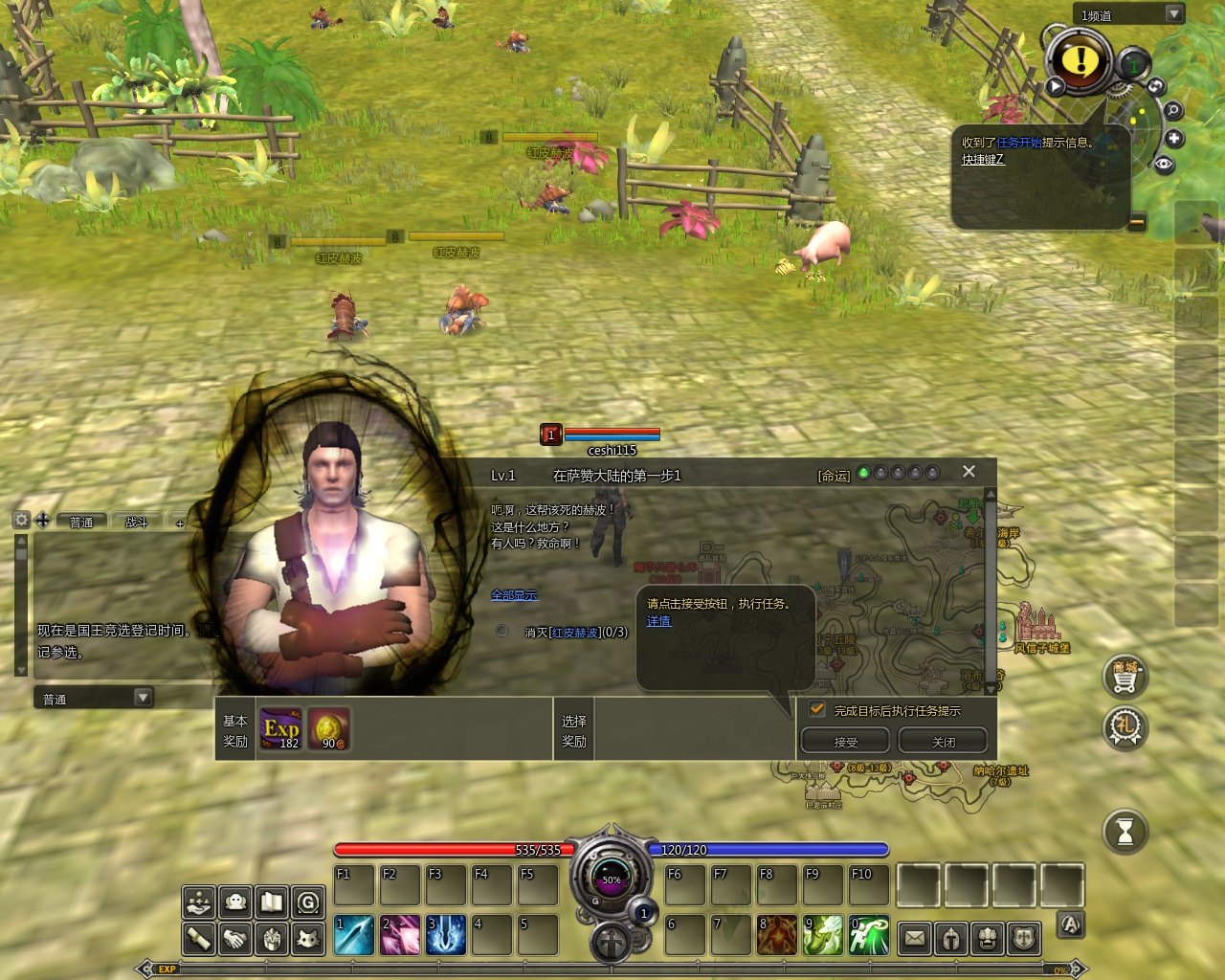The height and width of the screenshot is (980, 1225).
Task: Open the mail envelope icon
Action: coord(915,938)
